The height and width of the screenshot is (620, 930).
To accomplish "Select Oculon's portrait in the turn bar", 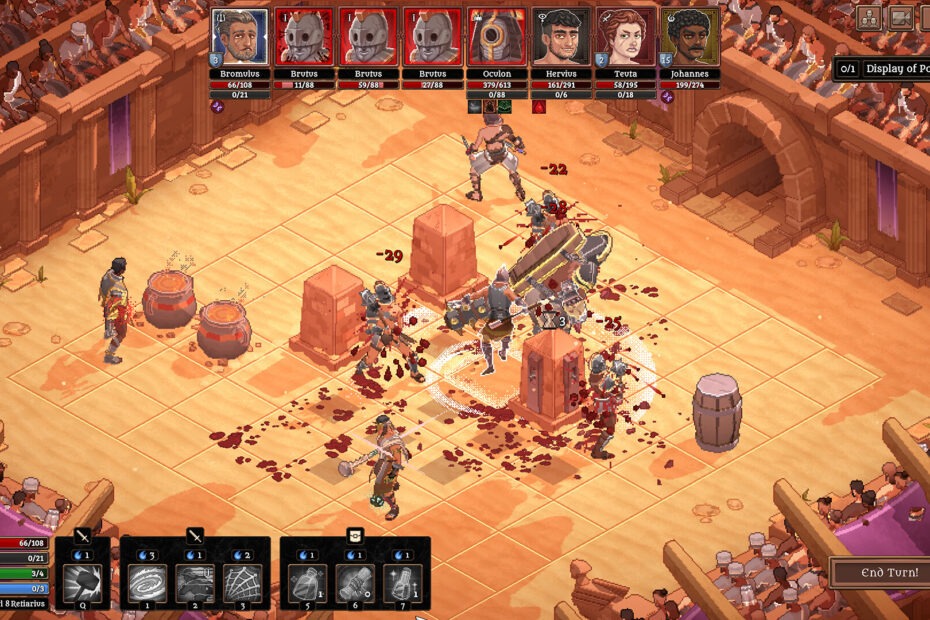I will click(496, 37).
